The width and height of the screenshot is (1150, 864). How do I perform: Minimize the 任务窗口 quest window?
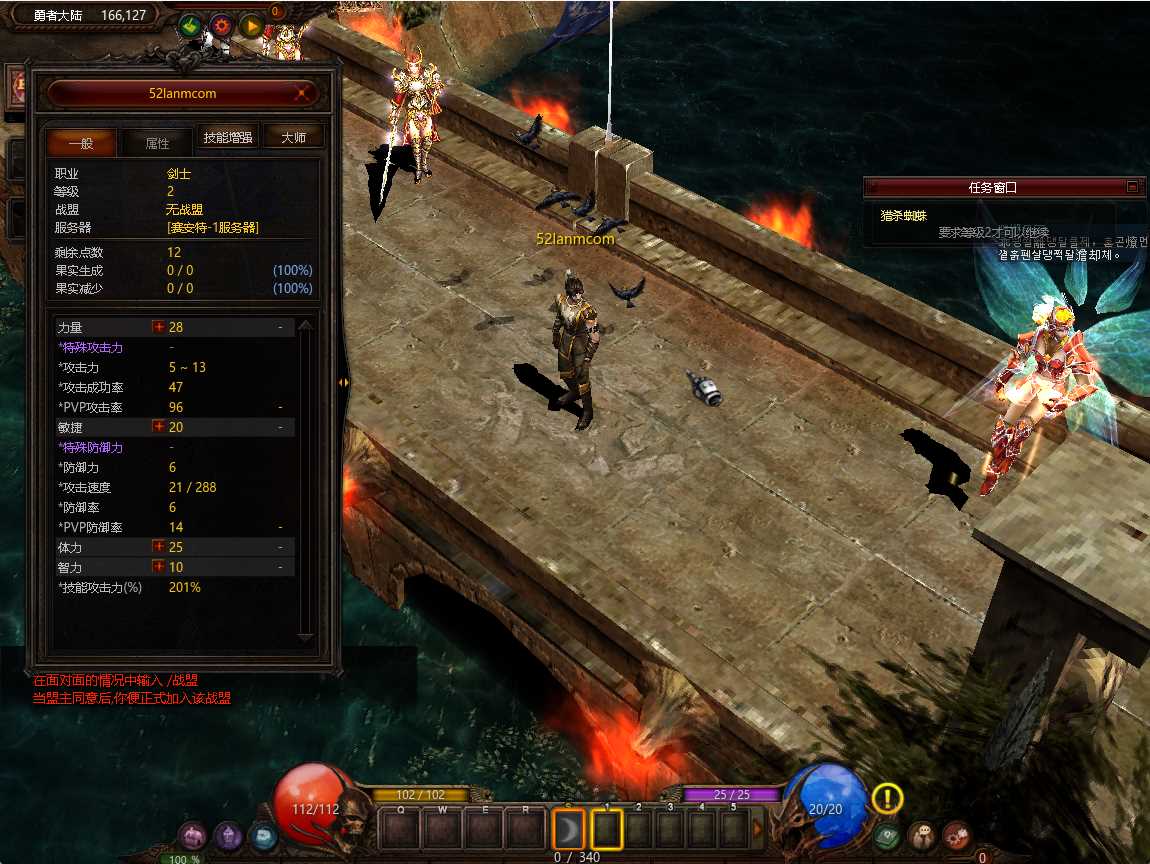pos(1132,187)
